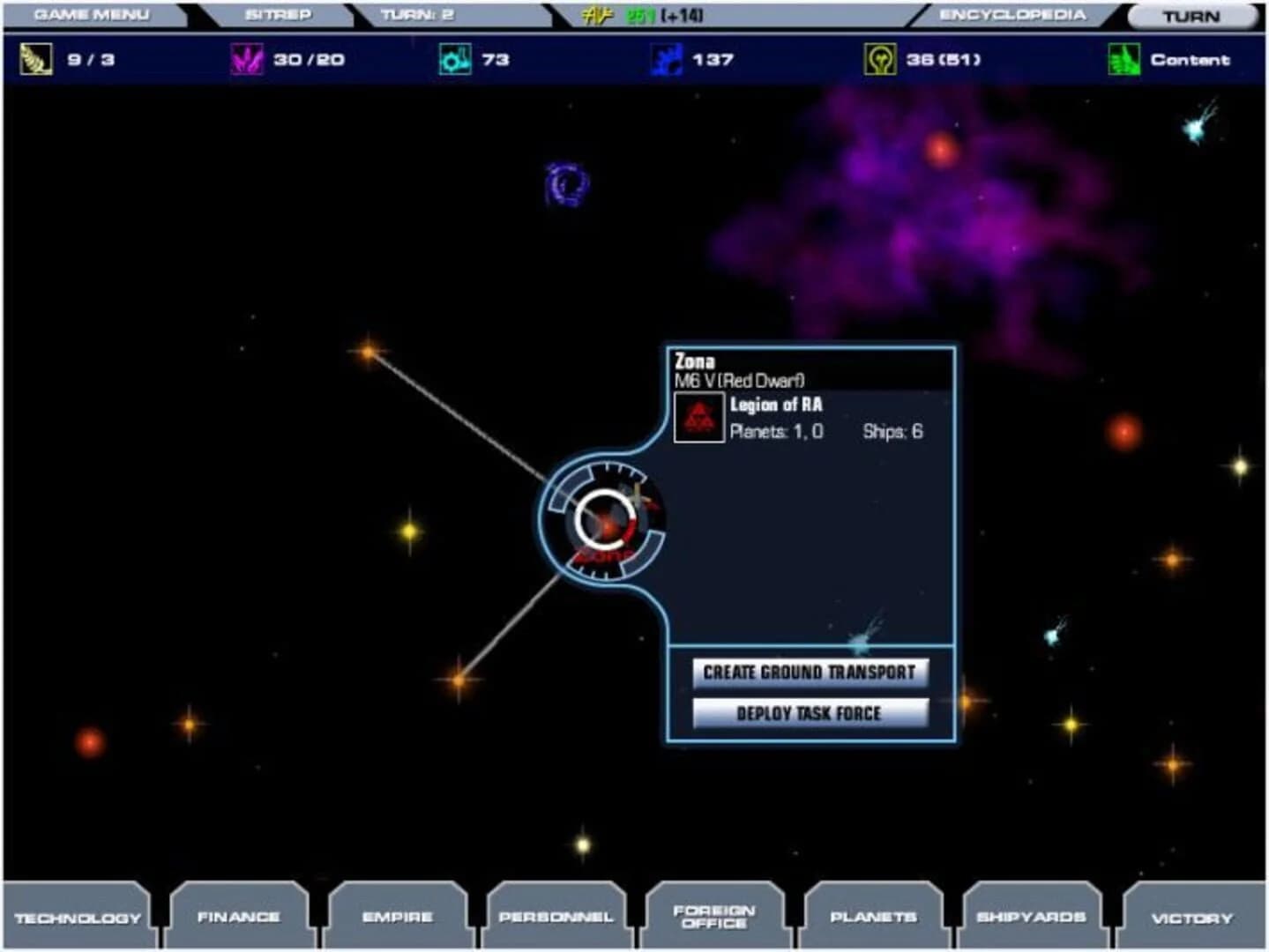The image size is (1269, 952).
Task: Click CREATE GROUND TRANSPORT
Action: tap(811, 672)
